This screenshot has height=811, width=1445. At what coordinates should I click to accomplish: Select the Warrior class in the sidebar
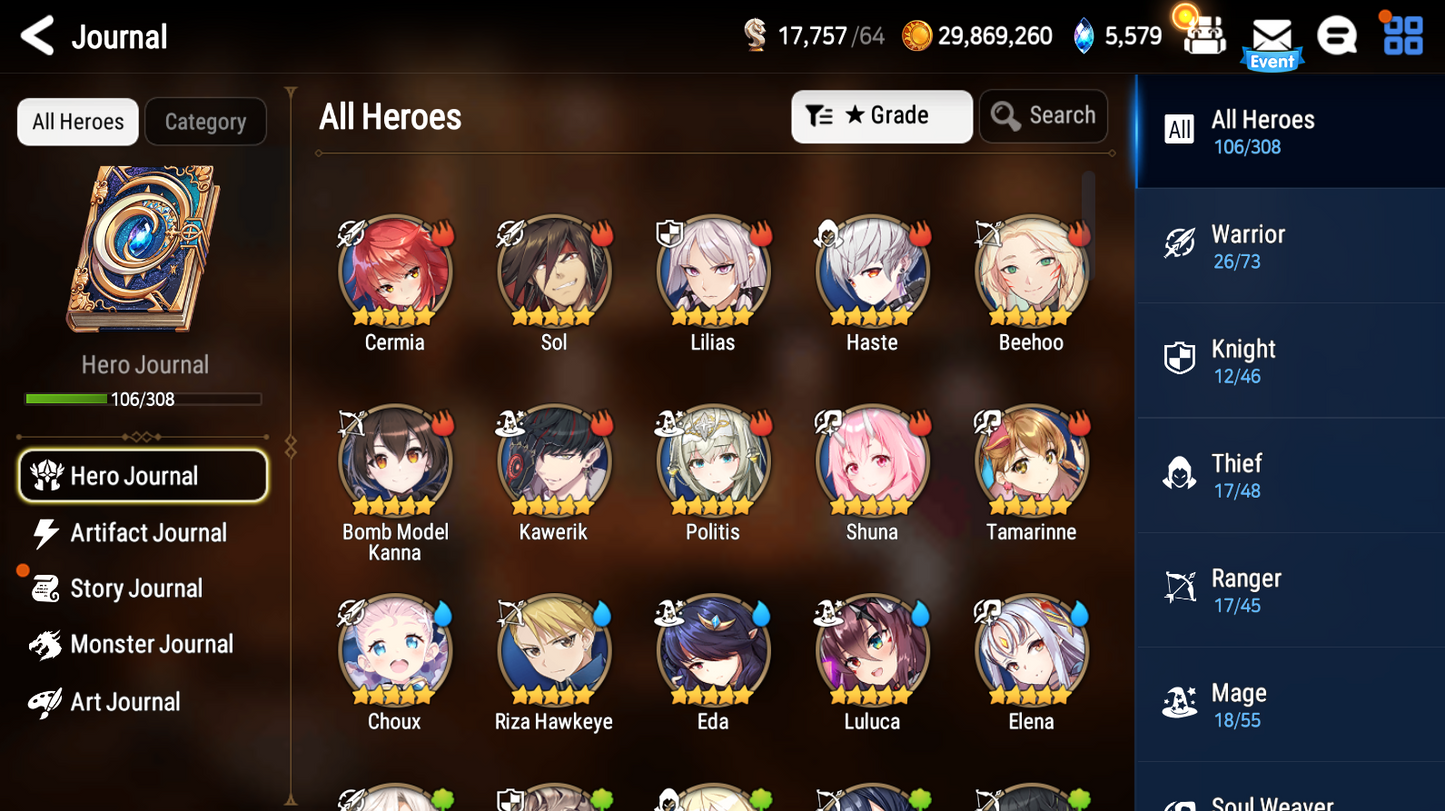pos(1289,245)
